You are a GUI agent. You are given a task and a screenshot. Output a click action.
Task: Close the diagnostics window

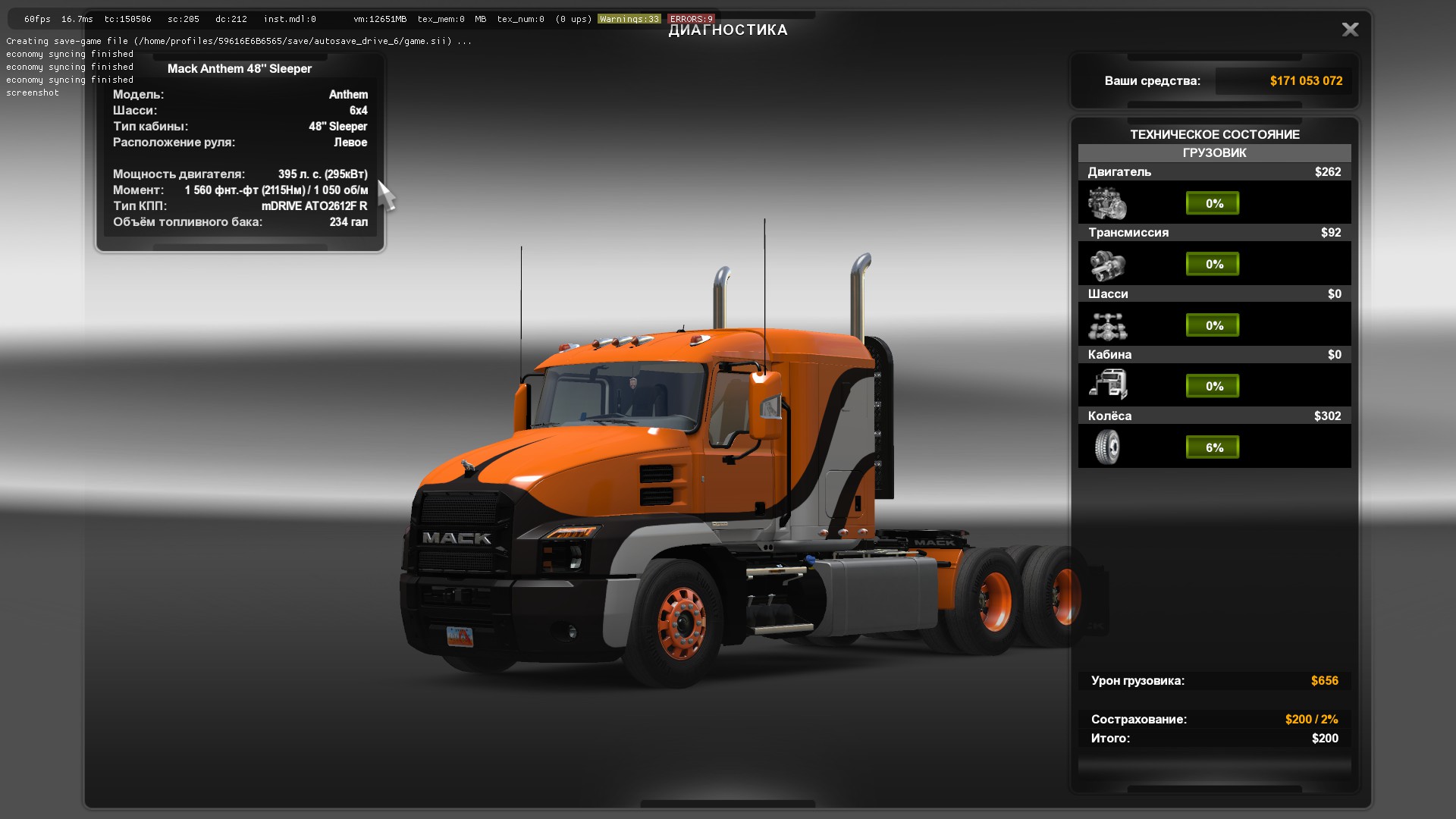pos(1350,30)
